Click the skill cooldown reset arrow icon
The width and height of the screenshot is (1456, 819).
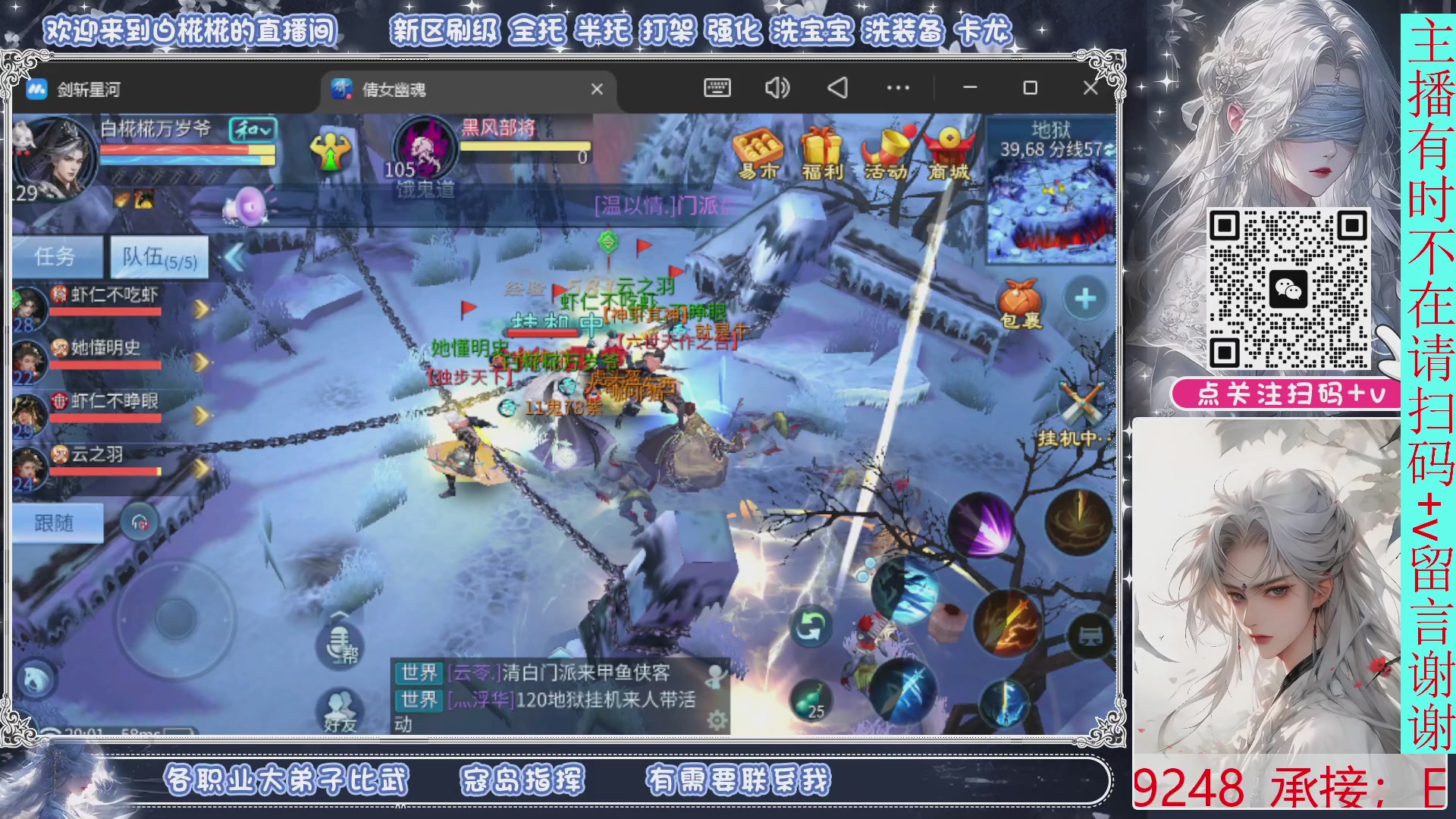[810, 624]
